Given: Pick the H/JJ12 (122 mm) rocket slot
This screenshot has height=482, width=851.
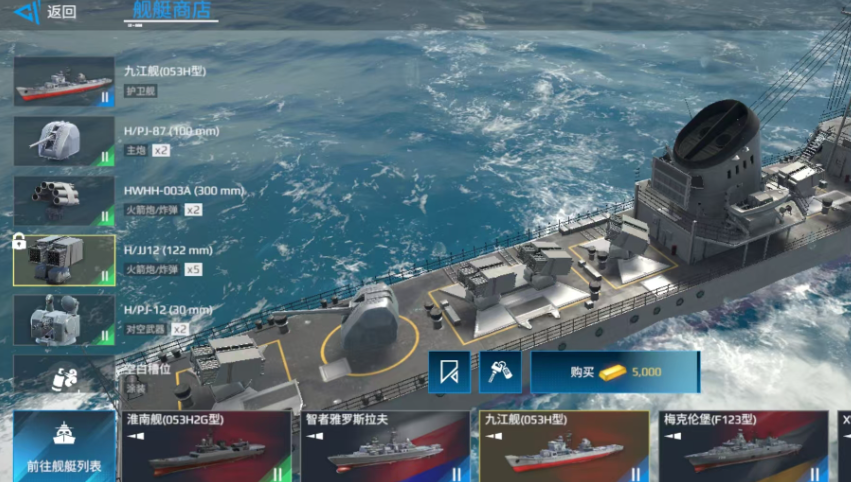Looking at the screenshot, I should pos(64,260).
